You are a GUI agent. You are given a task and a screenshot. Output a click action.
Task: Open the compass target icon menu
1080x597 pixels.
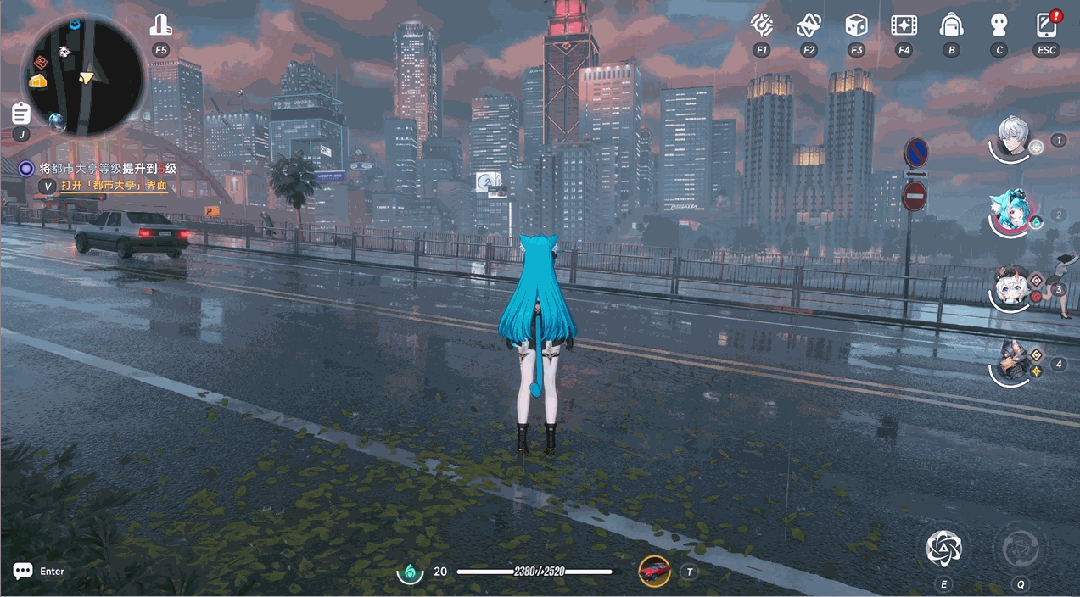point(762,25)
